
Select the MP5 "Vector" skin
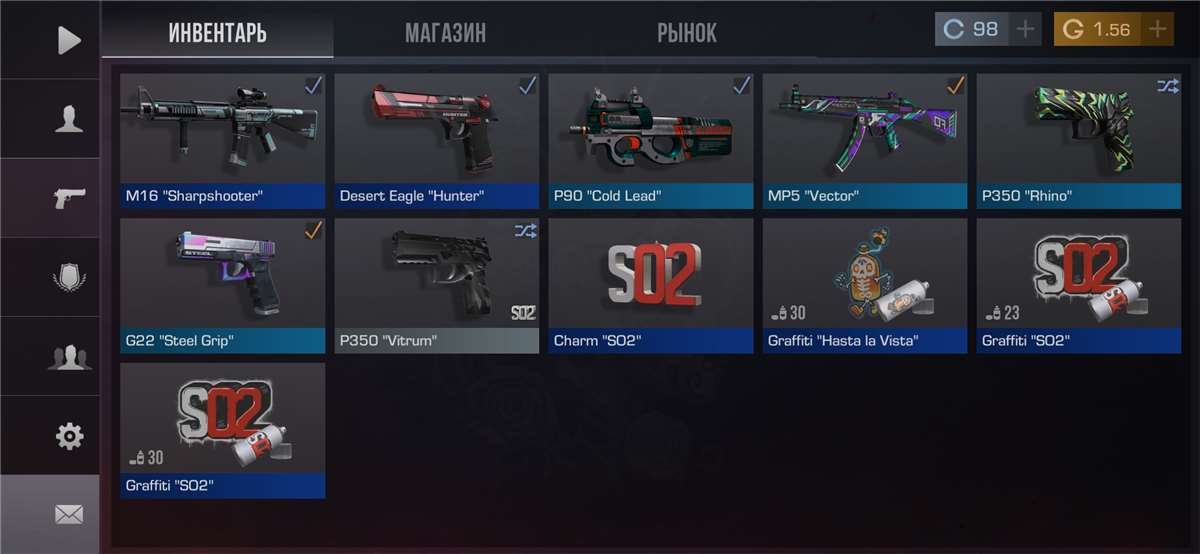[865, 140]
